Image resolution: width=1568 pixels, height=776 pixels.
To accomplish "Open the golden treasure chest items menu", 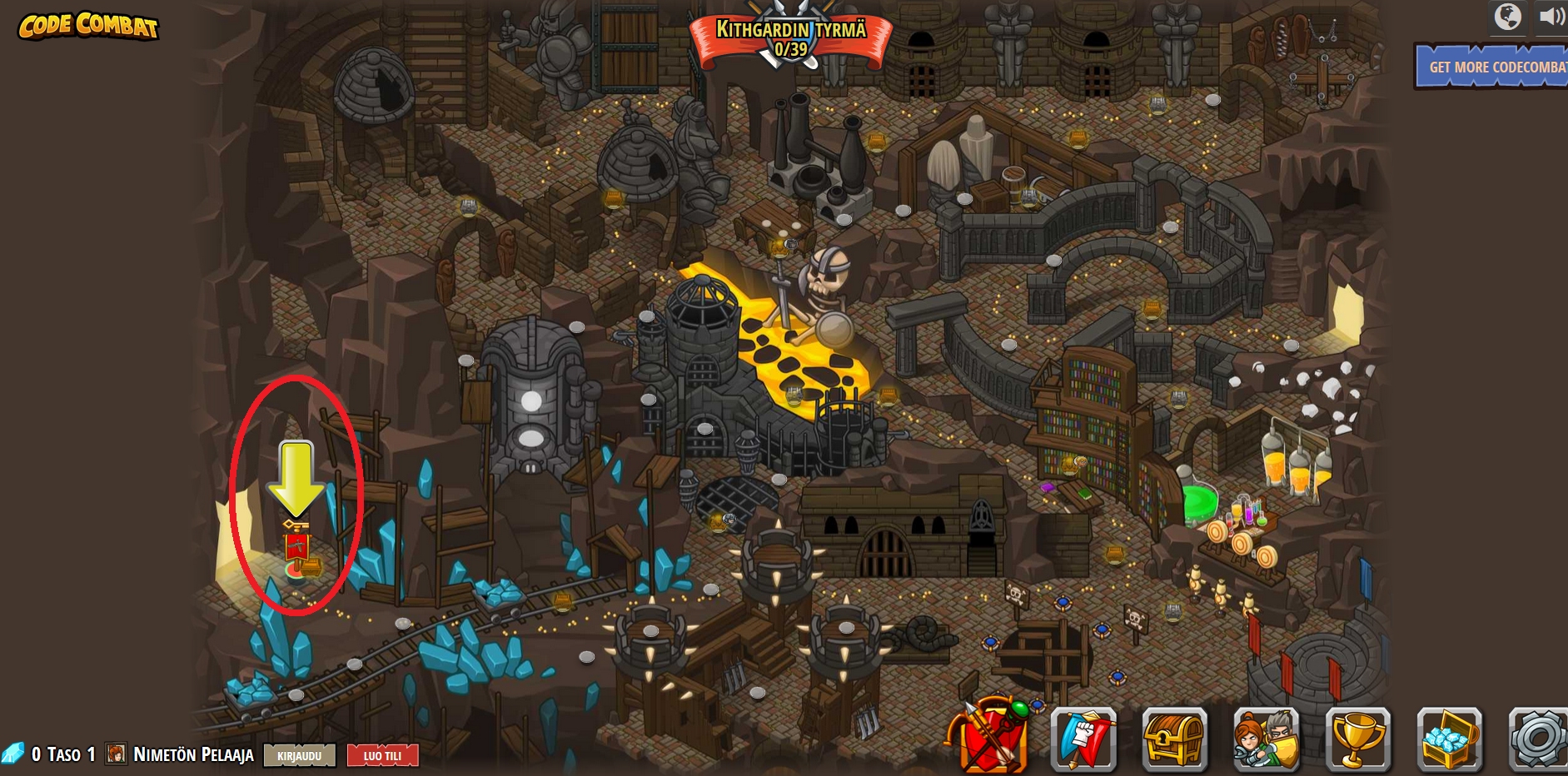I will click(1174, 739).
